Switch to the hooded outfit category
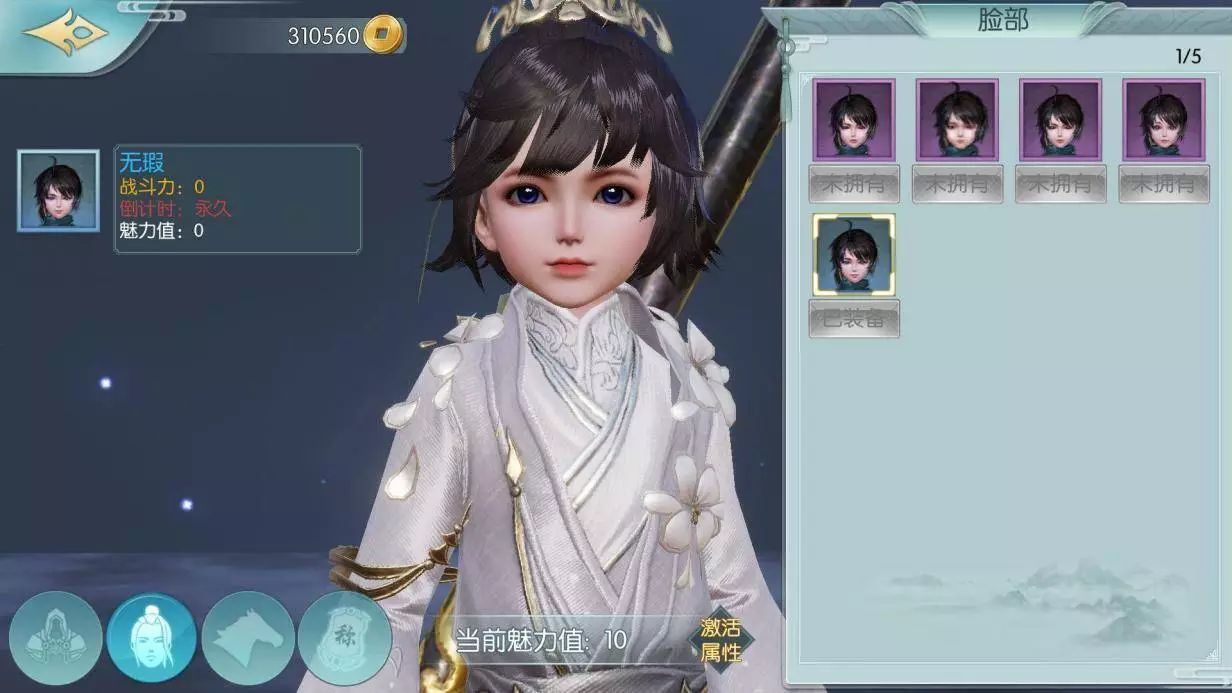This screenshot has width=1232, height=693. (x=56, y=638)
